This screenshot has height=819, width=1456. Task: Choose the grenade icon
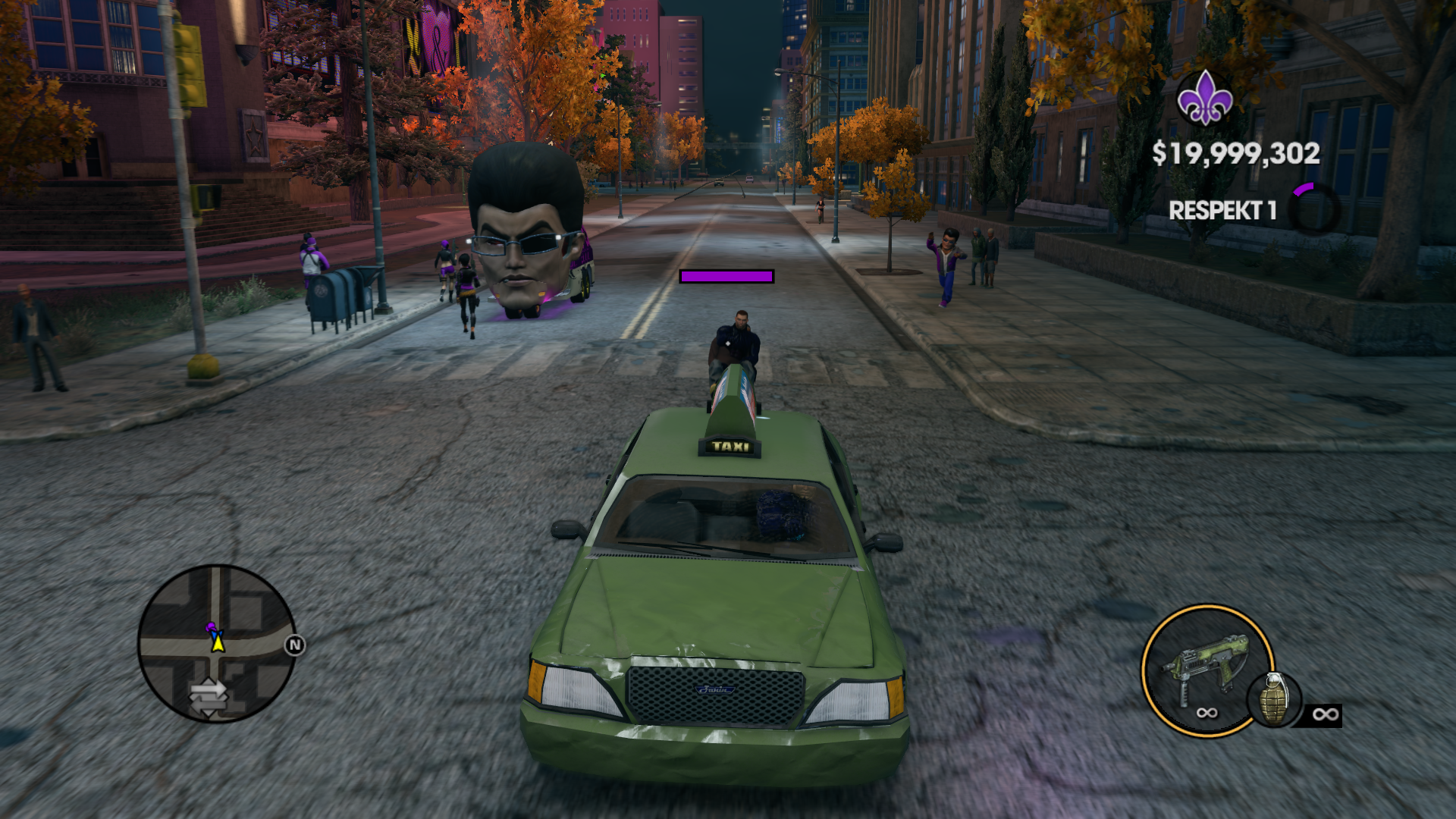point(1273,698)
